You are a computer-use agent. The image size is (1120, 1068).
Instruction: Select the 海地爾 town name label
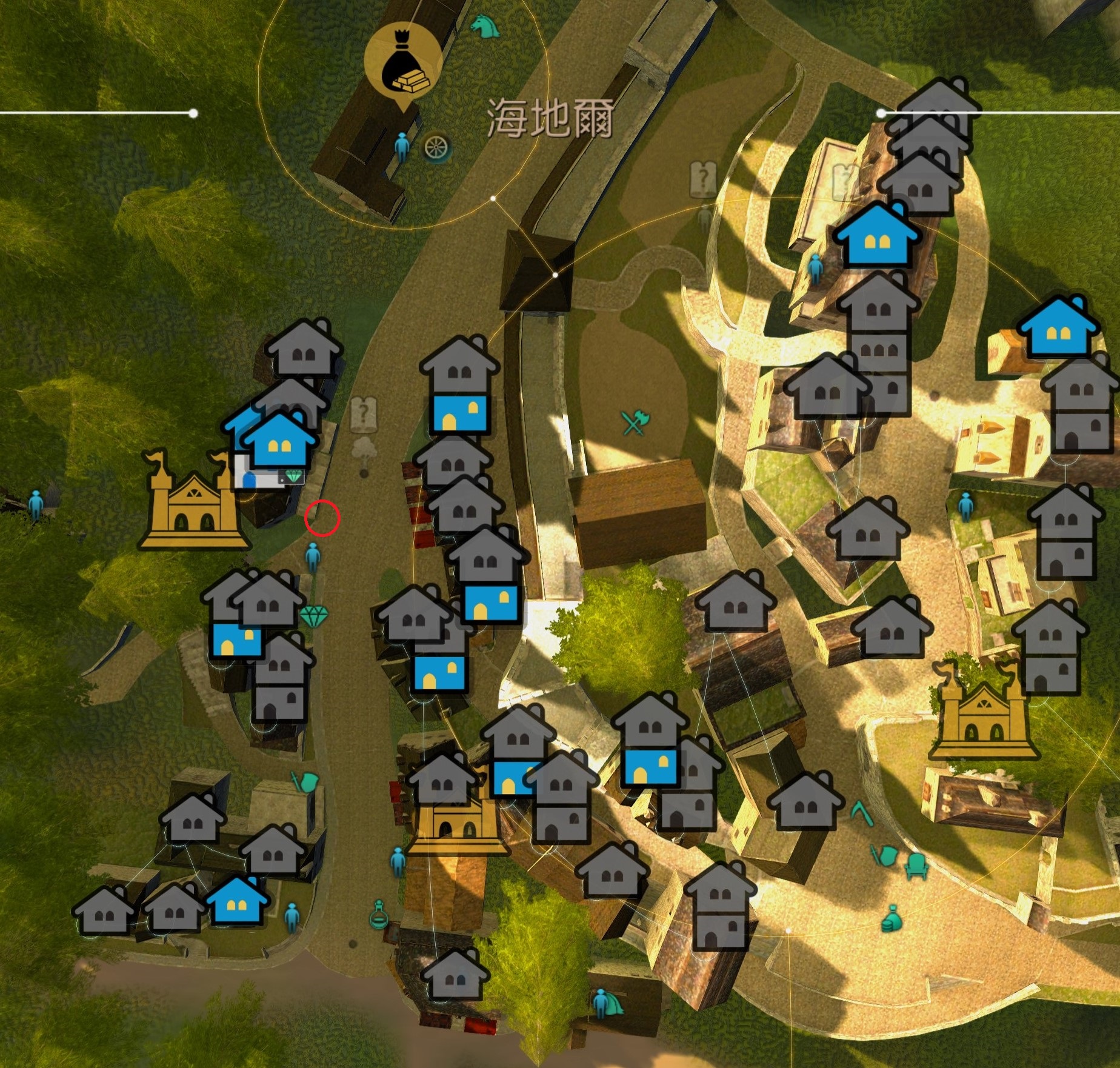(550, 118)
